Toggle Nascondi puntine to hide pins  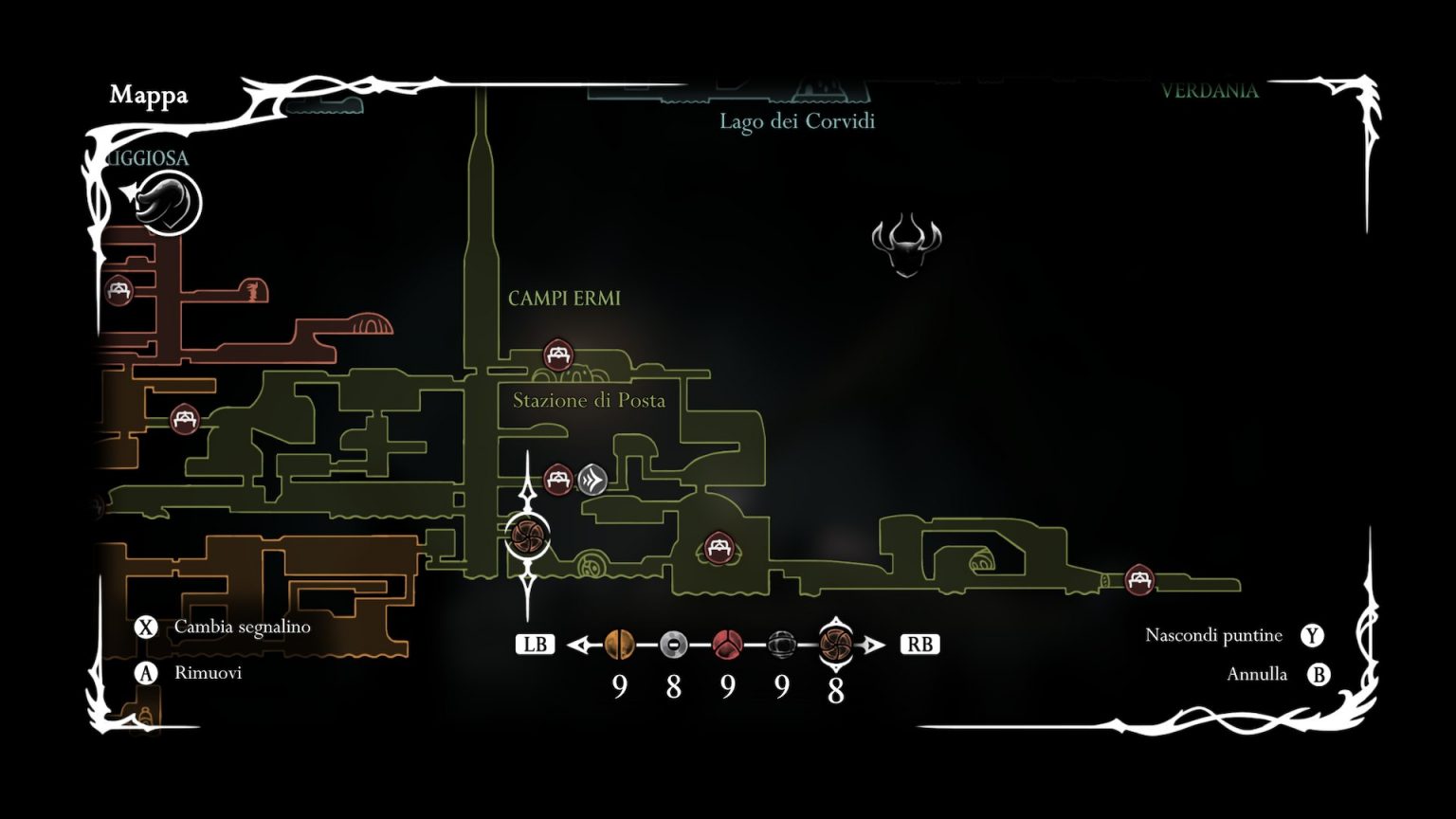(x=1216, y=635)
